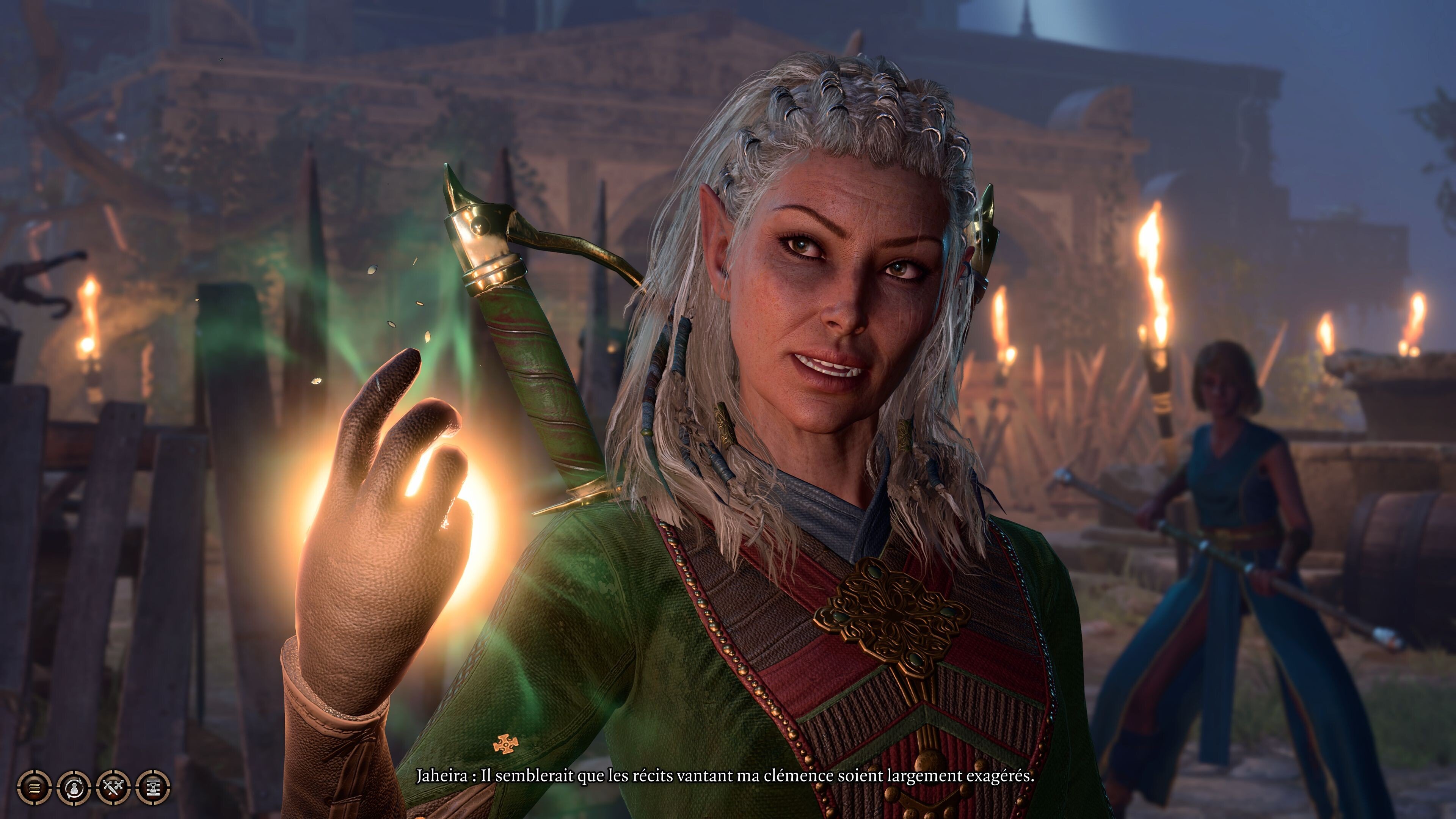The image size is (1456, 819).
Task: Select the crossed swords icon
Action: click(114, 787)
